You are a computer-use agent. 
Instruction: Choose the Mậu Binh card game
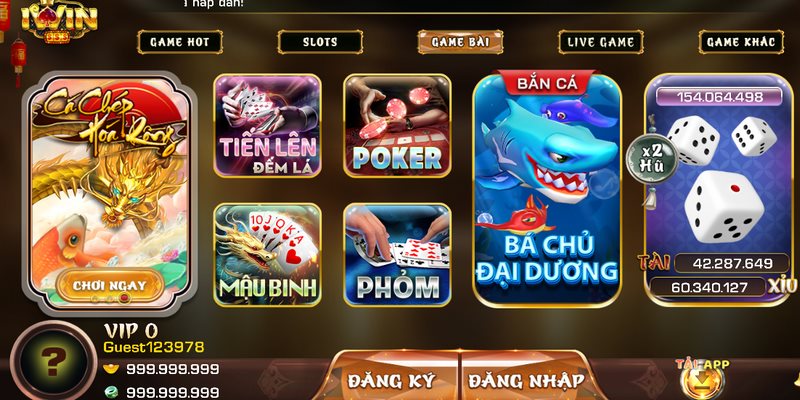[x=267, y=255]
